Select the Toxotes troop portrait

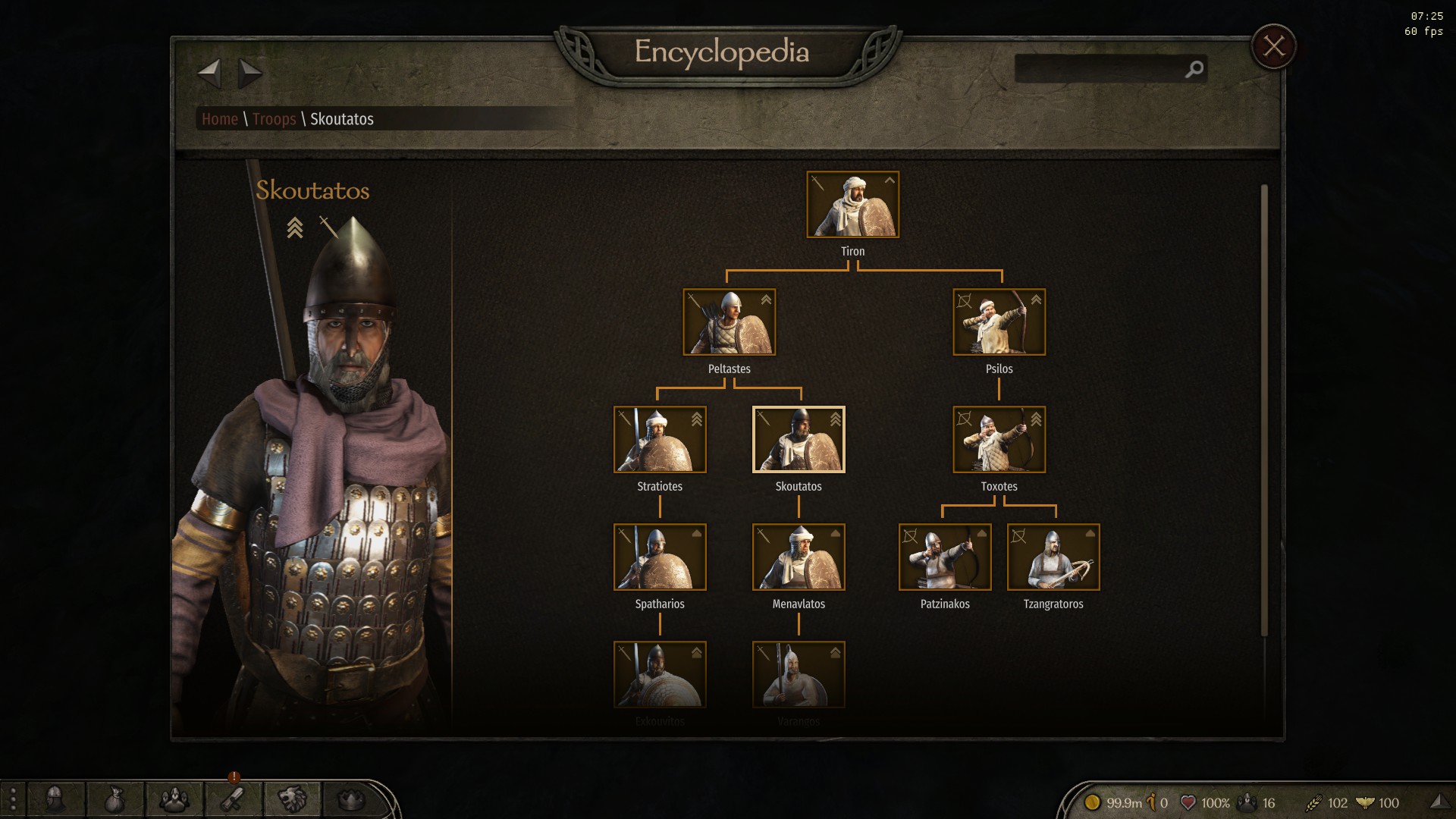coord(999,440)
